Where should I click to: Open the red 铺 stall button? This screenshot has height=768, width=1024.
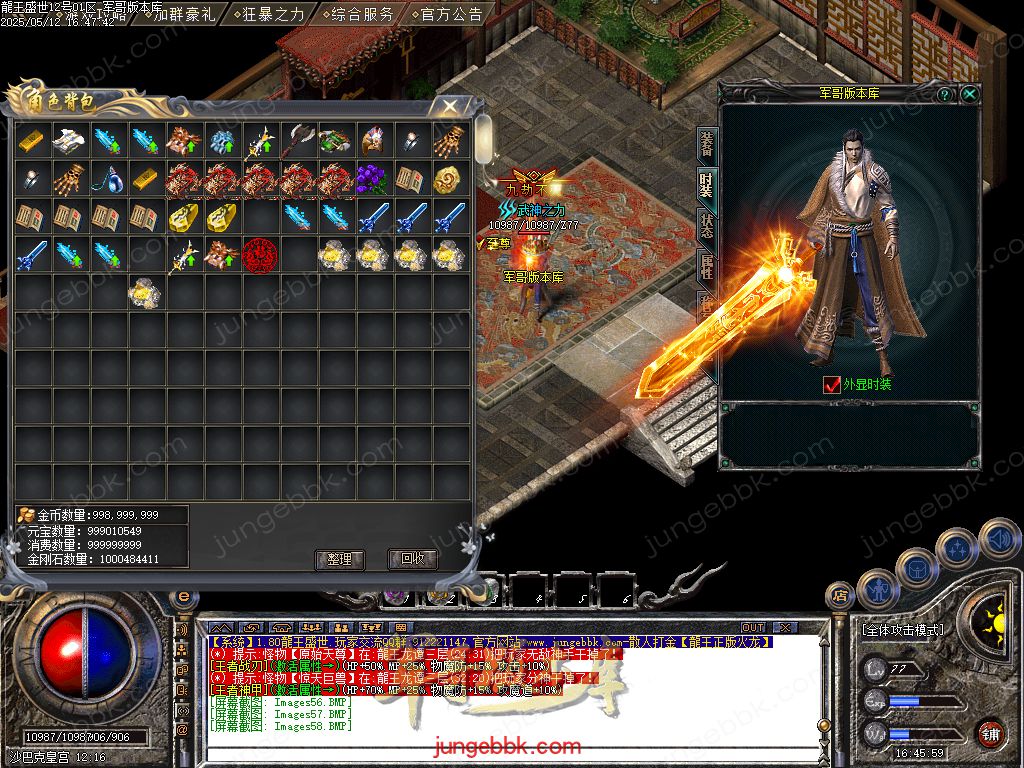(991, 733)
